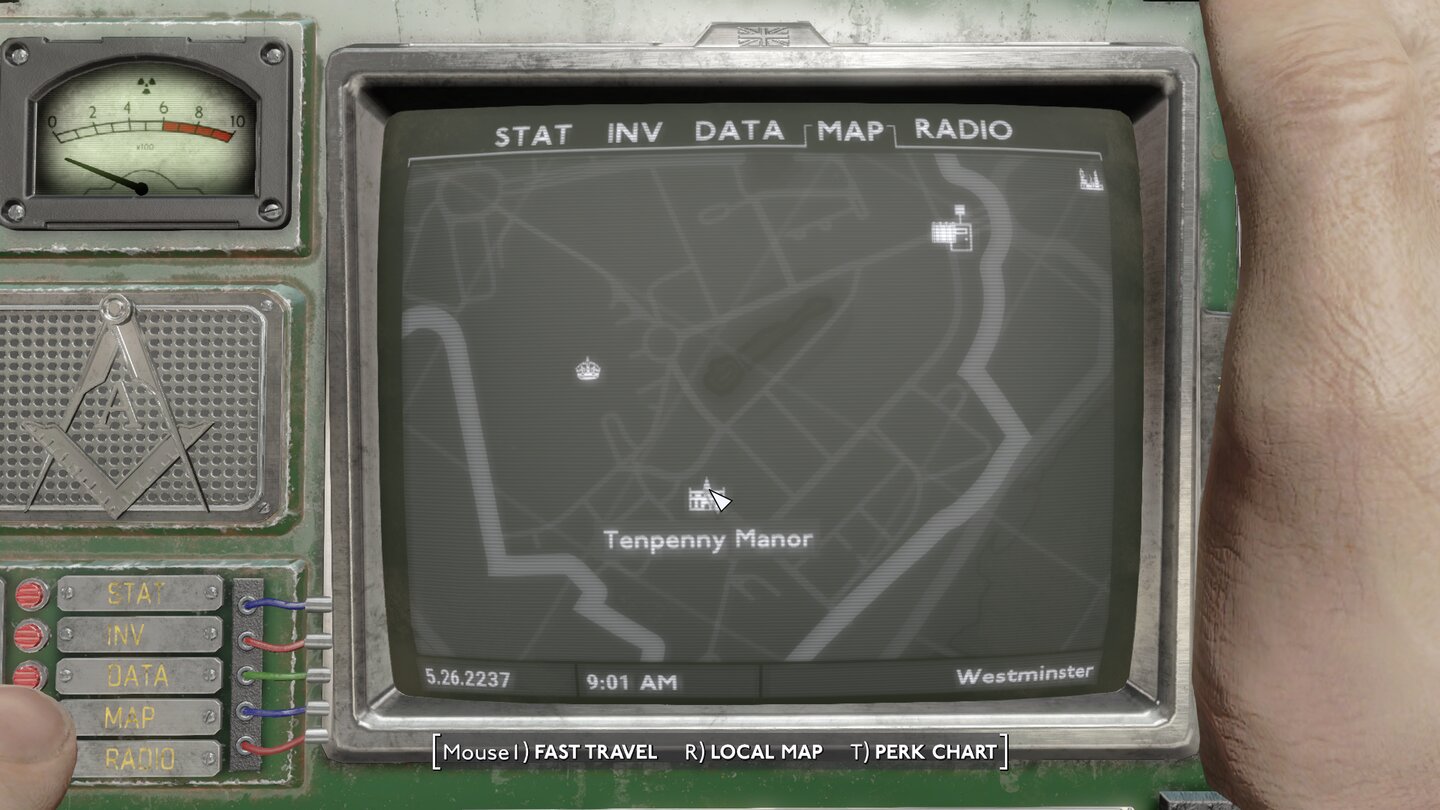Click the abbey icon in the map corner
1440x810 pixels.
click(x=1093, y=179)
